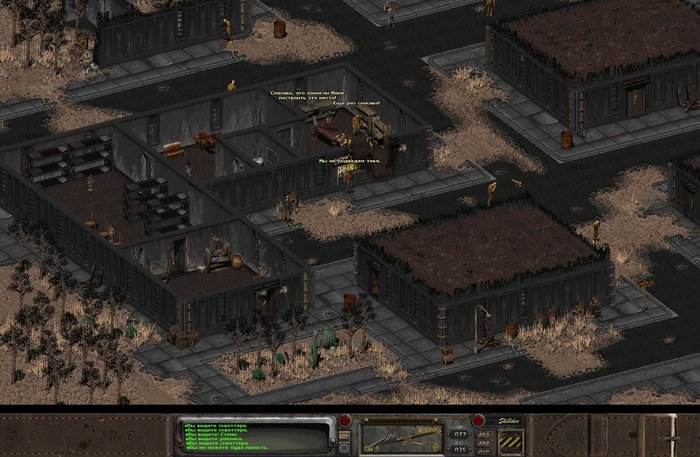Click the green message log display
The width and height of the screenshot is (700, 457).
tap(254, 436)
